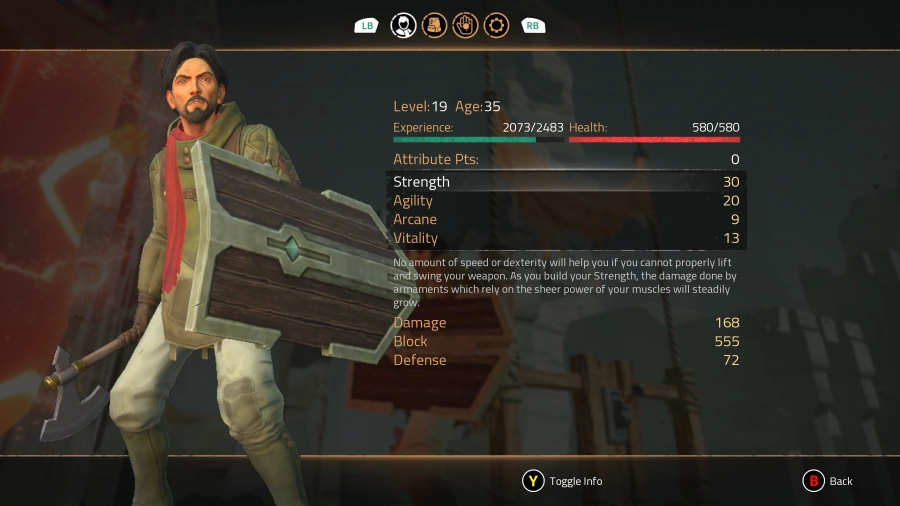
Task: Select the Strength attribute row
Action: [x=566, y=182]
